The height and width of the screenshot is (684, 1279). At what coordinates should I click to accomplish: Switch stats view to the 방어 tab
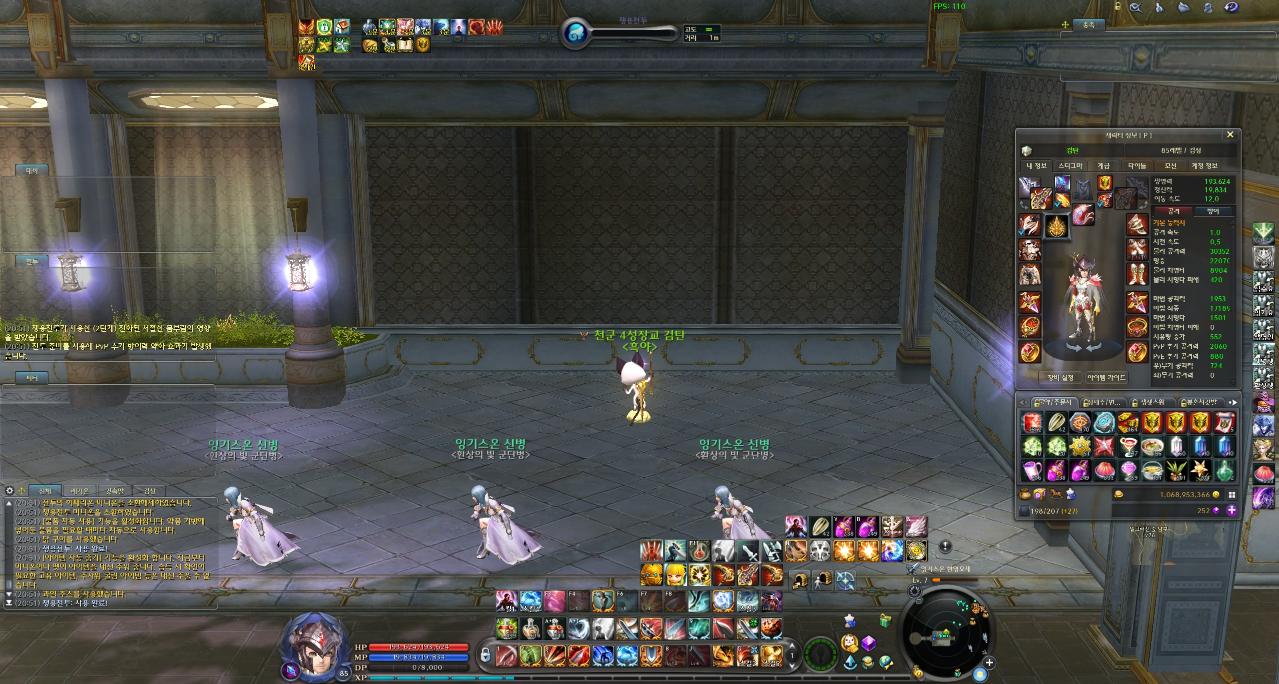1214,211
